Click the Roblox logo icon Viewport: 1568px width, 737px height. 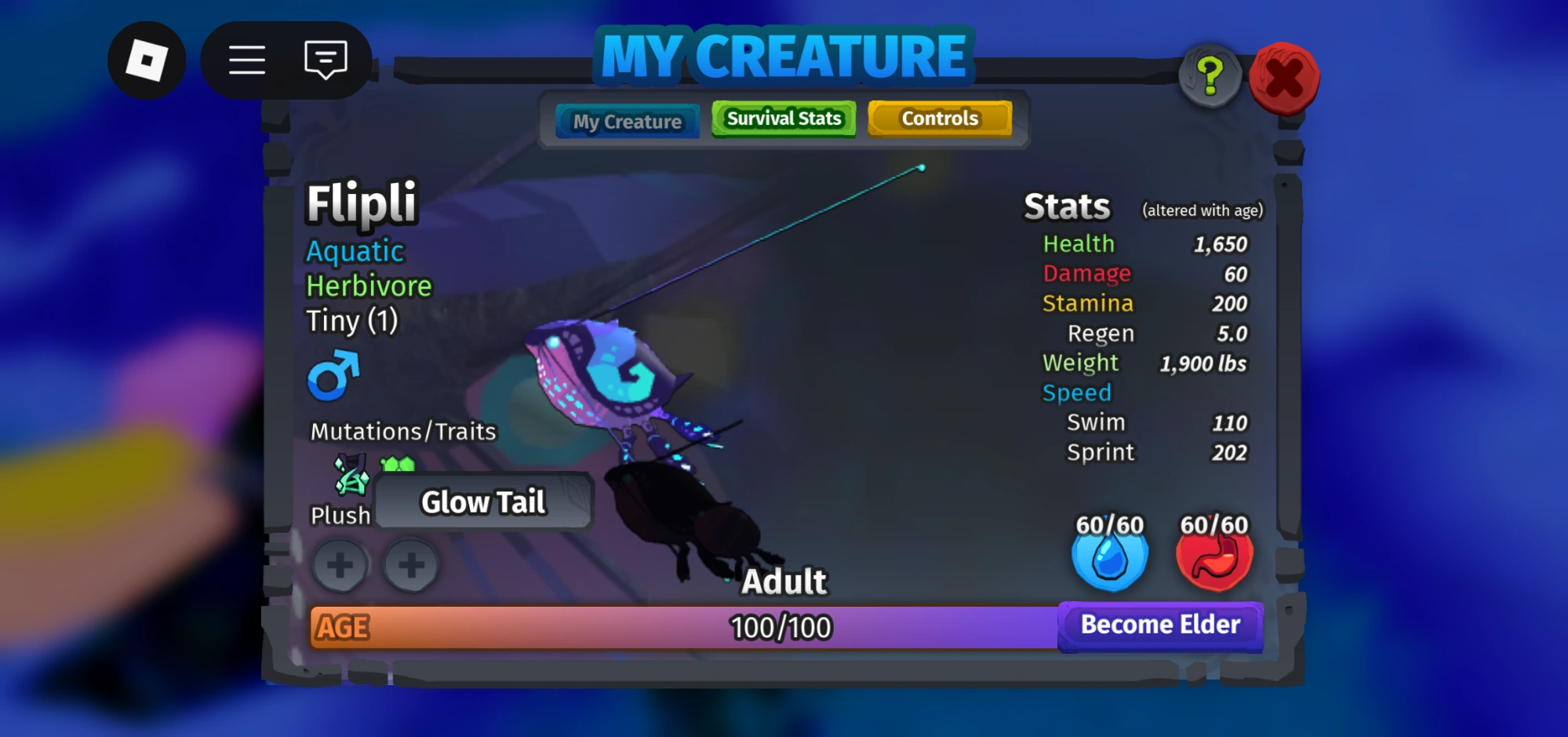pyautogui.click(x=146, y=60)
